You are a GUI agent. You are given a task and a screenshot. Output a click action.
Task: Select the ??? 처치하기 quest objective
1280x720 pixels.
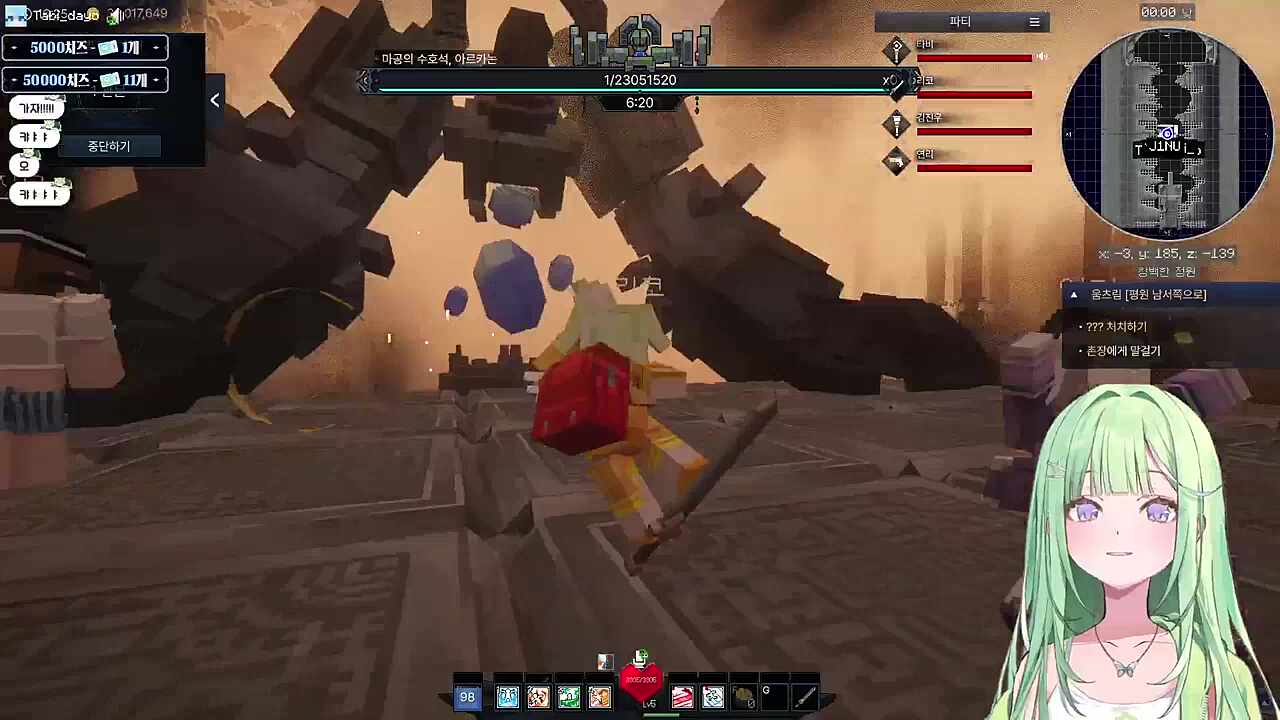pos(1116,327)
